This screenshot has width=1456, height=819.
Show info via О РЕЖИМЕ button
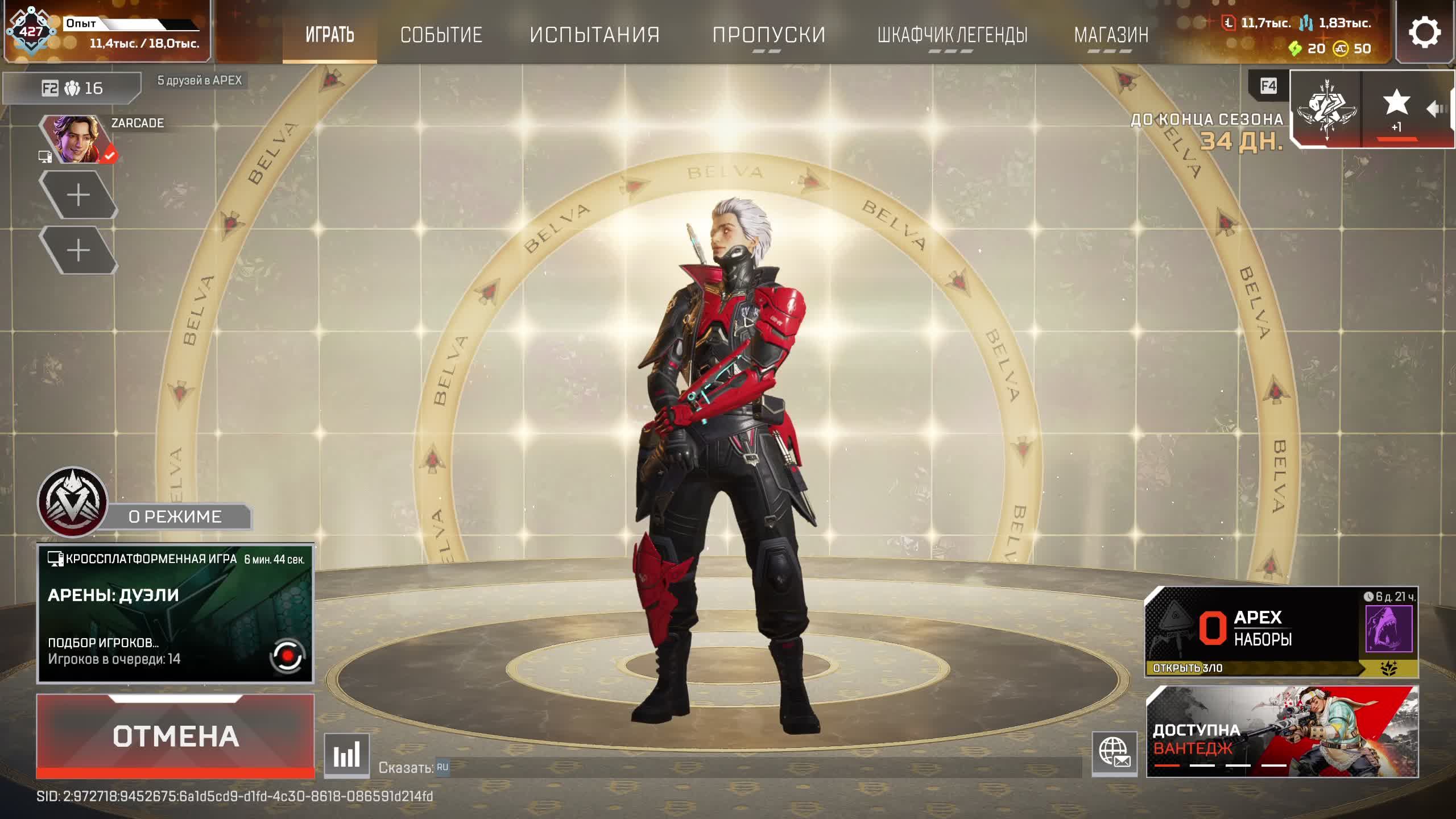pyautogui.click(x=175, y=516)
